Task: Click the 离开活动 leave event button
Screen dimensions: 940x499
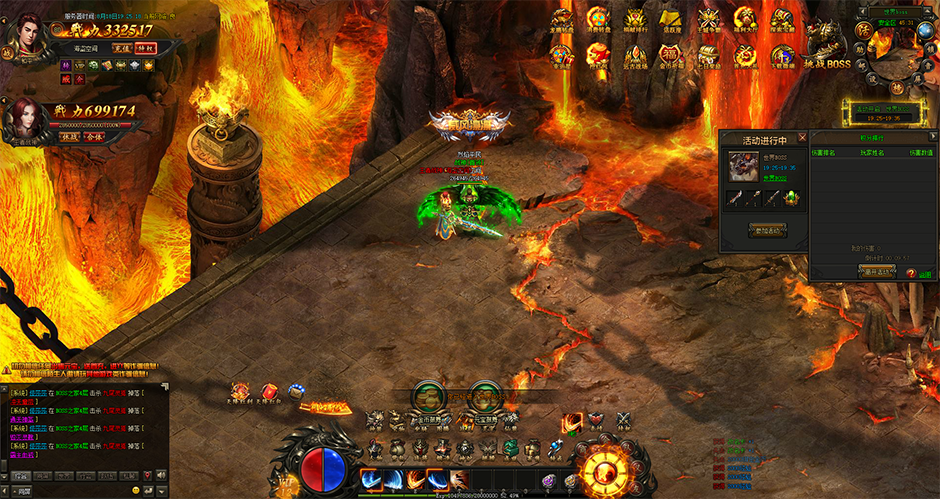Action: [x=877, y=272]
